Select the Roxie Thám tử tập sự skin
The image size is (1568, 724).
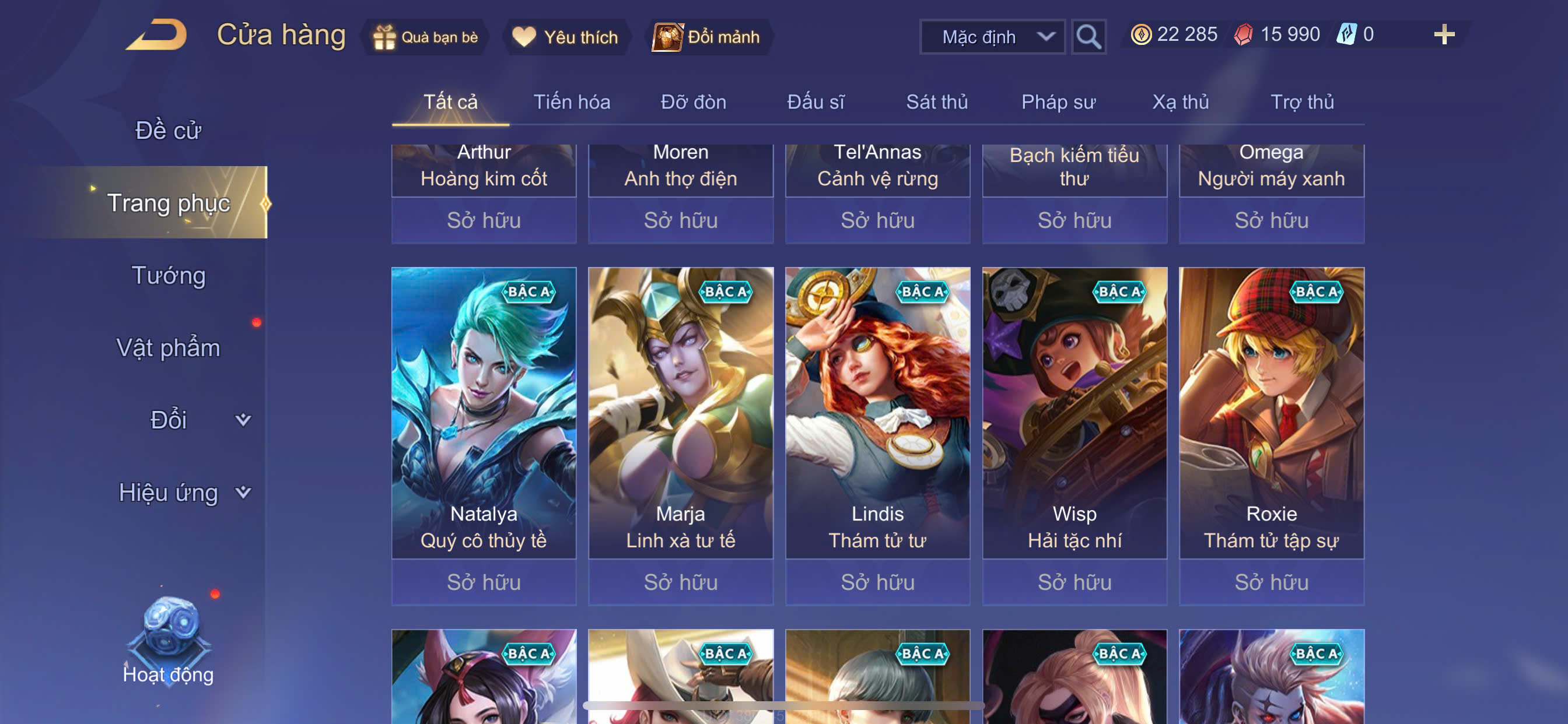click(x=1271, y=413)
